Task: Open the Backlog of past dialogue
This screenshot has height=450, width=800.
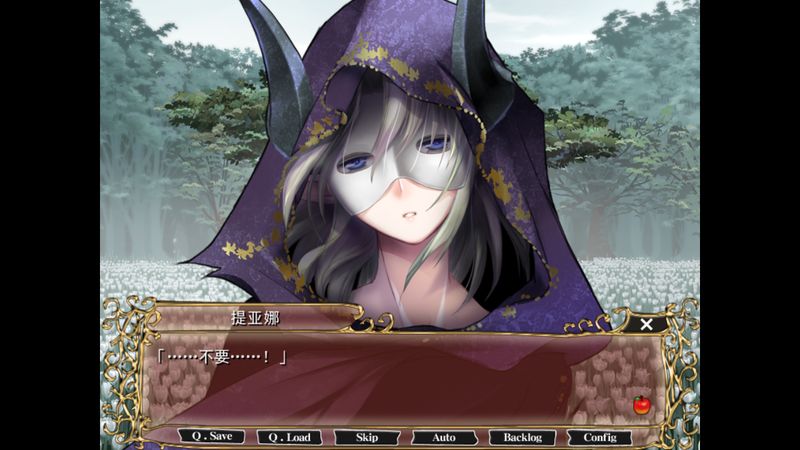Action: pyautogui.click(x=522, y=437)
